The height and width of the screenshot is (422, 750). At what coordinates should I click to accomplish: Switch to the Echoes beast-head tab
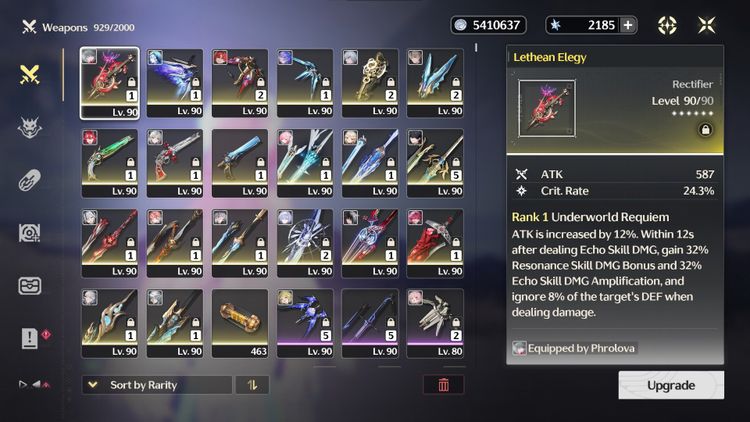[30, 128]
